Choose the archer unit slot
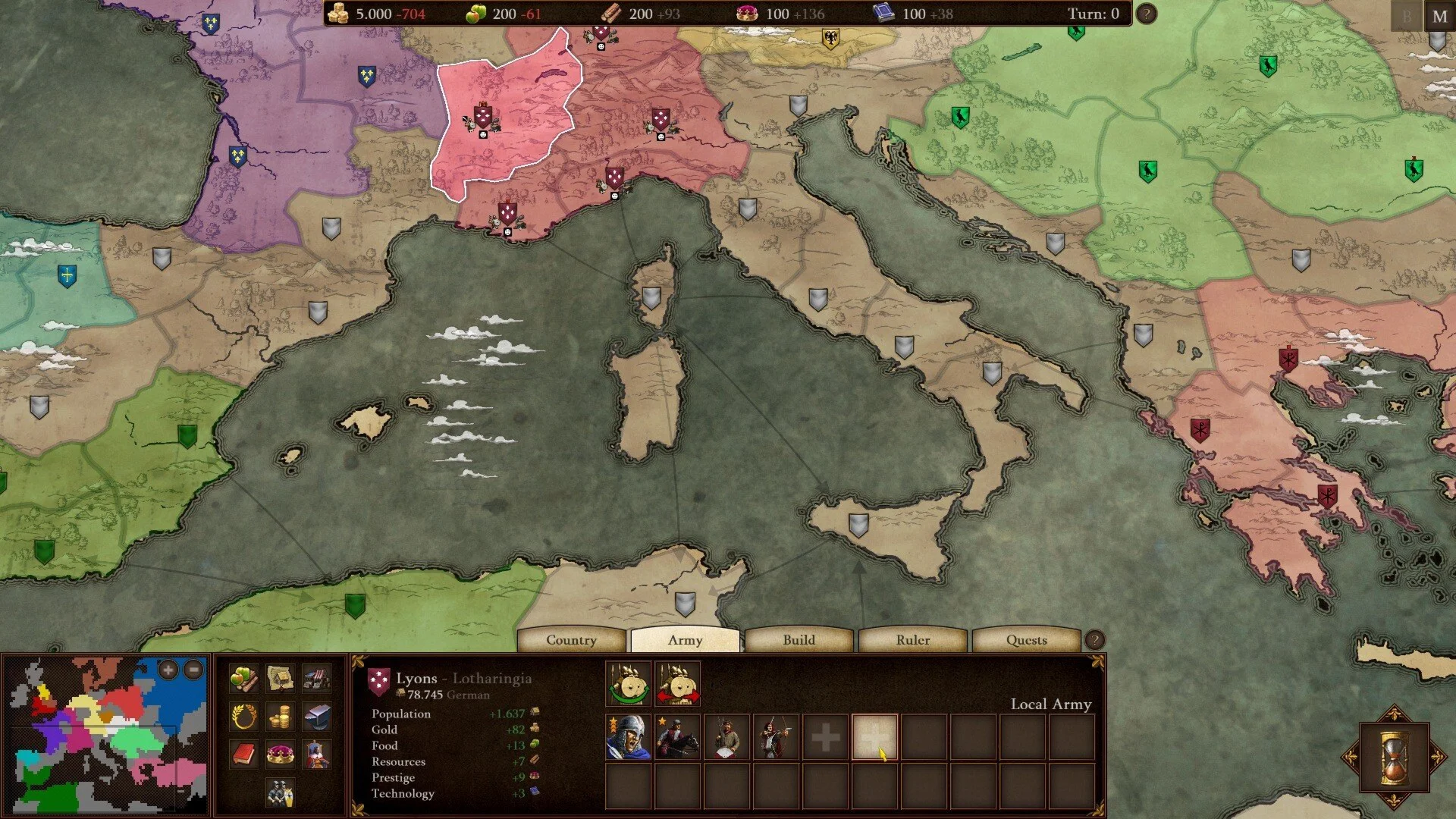Screen dimensions: 1456x819 776,737
